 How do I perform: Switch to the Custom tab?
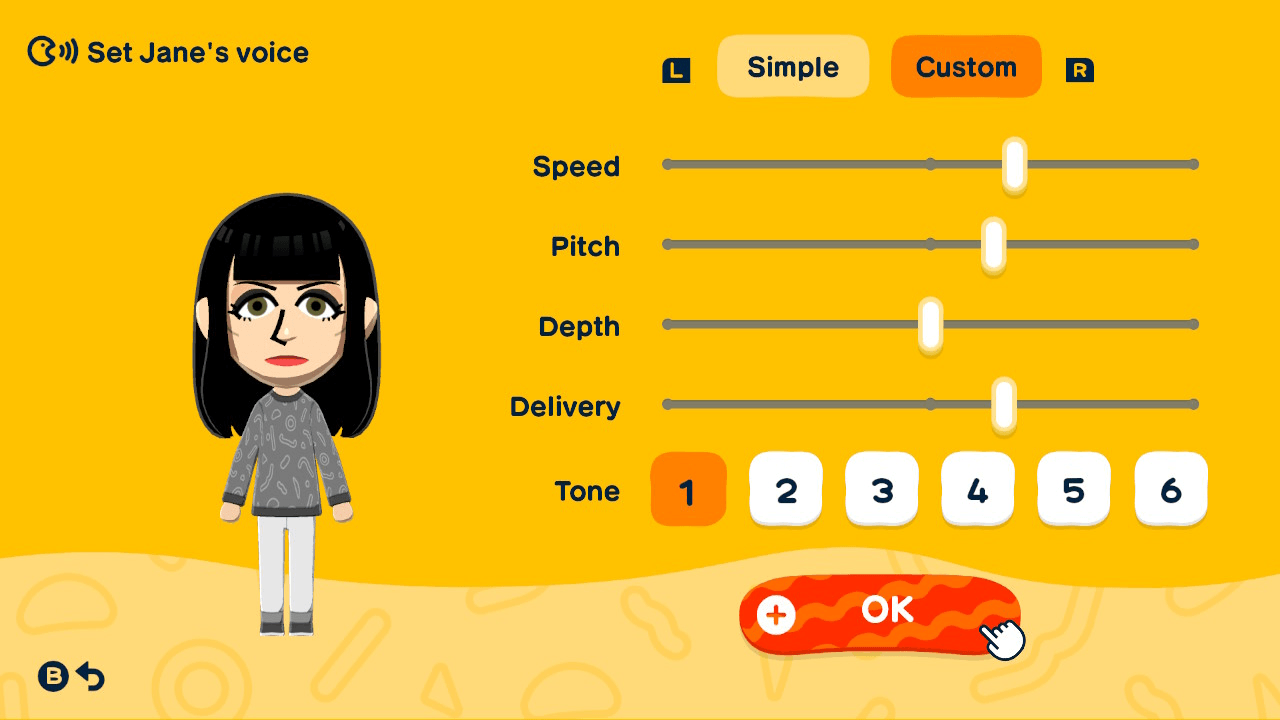pos(966,66)
